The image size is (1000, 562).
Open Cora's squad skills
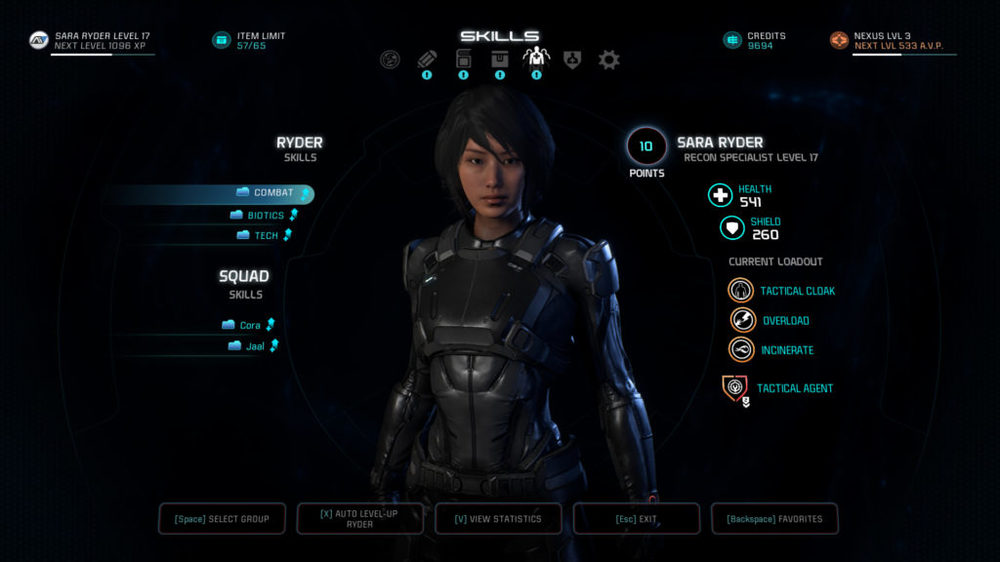(x=249, y=325)
